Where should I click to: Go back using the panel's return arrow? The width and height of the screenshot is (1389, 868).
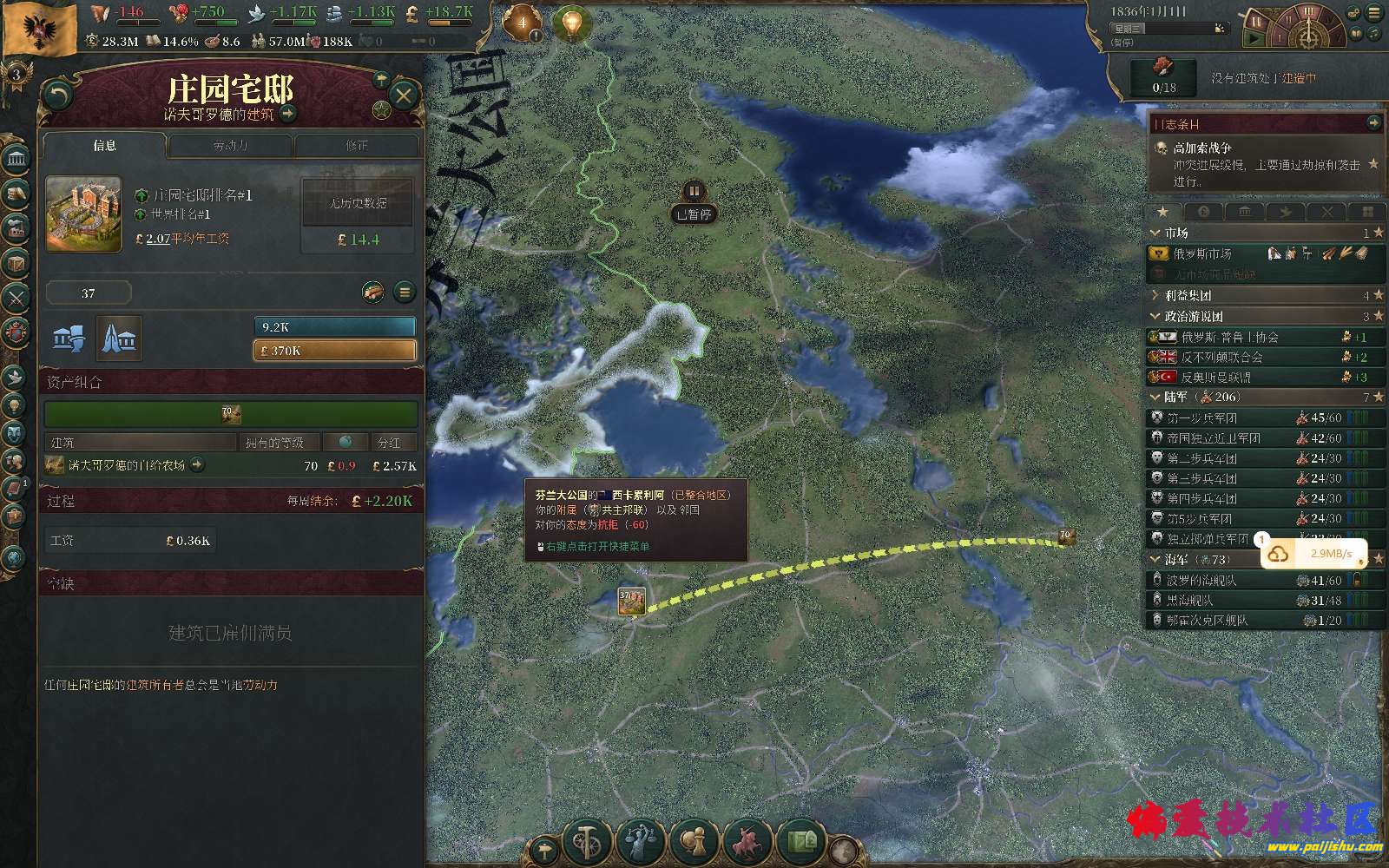click(x=57, y=95)
